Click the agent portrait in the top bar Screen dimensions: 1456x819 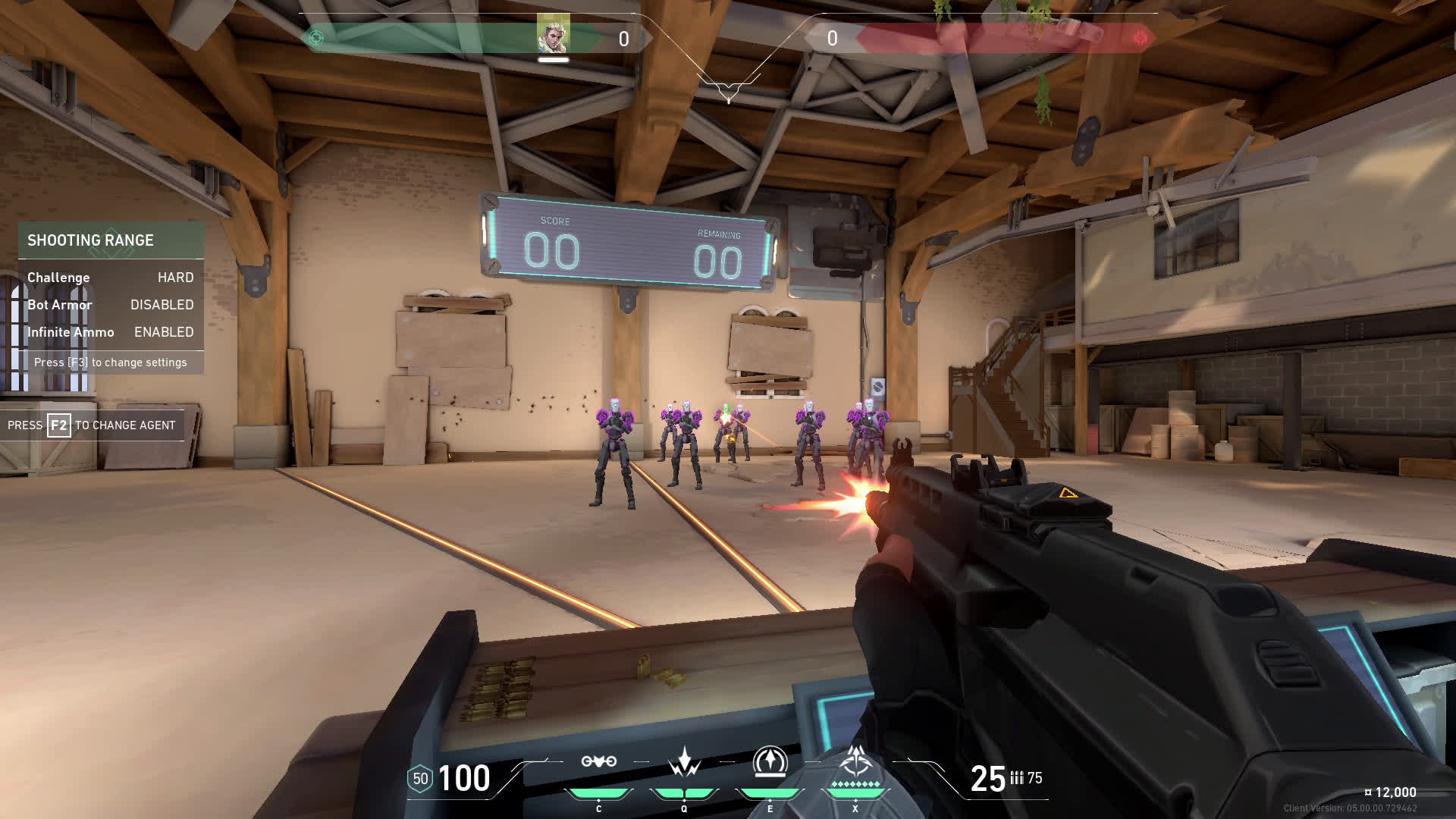pos(553,34)
